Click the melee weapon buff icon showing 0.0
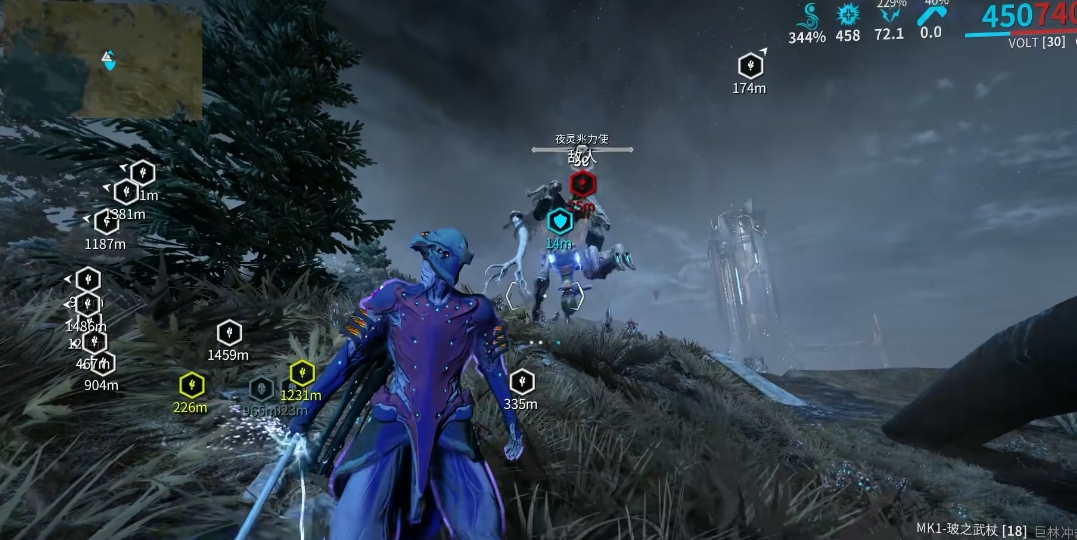The image size is (1077, 540). [931, 14]
